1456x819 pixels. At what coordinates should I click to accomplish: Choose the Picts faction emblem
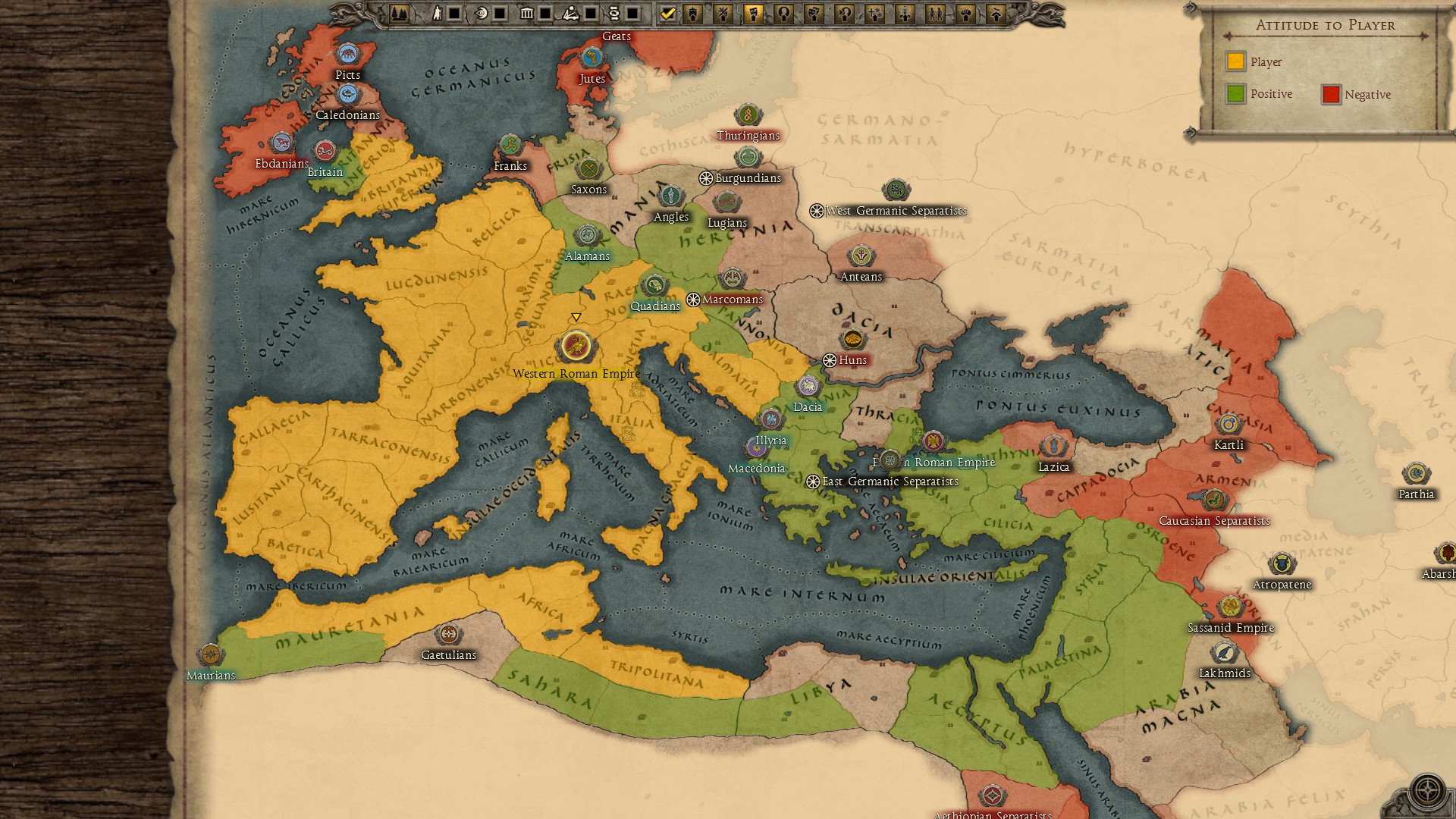[x=348, y=54]
